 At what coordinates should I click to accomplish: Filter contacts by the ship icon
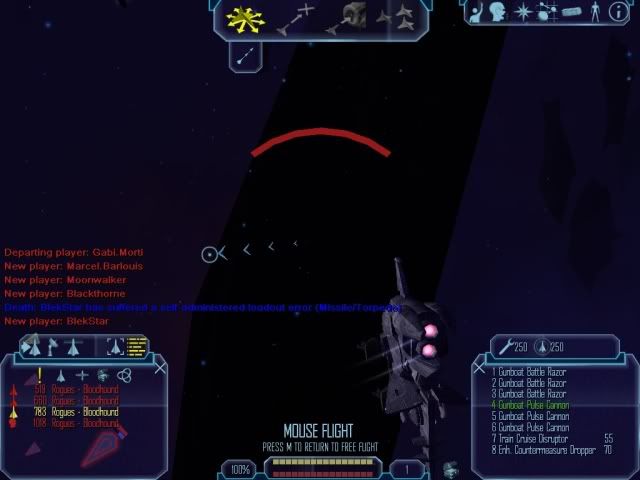pos(62,375)
